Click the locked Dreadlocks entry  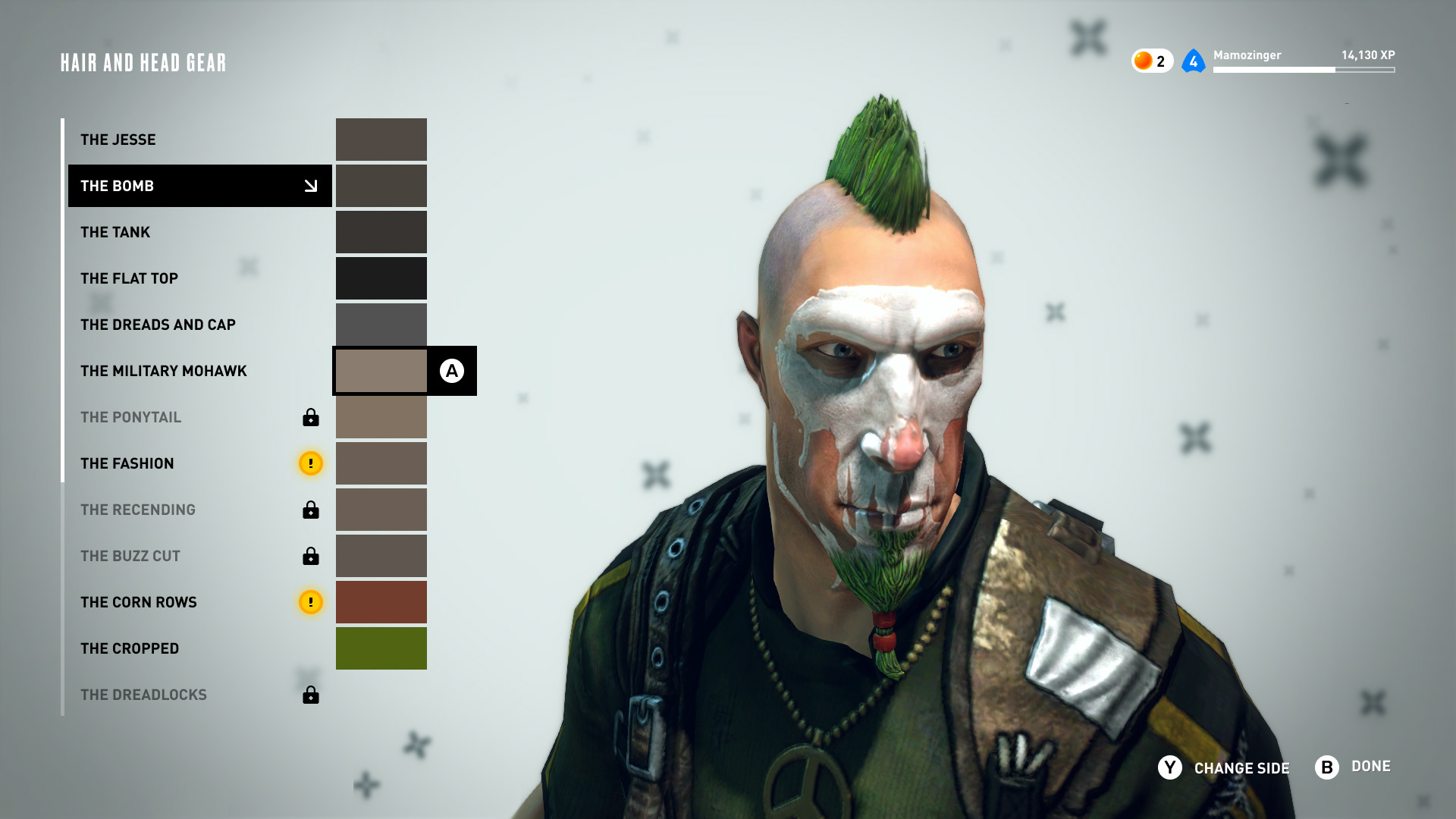[x=143, y=695]
